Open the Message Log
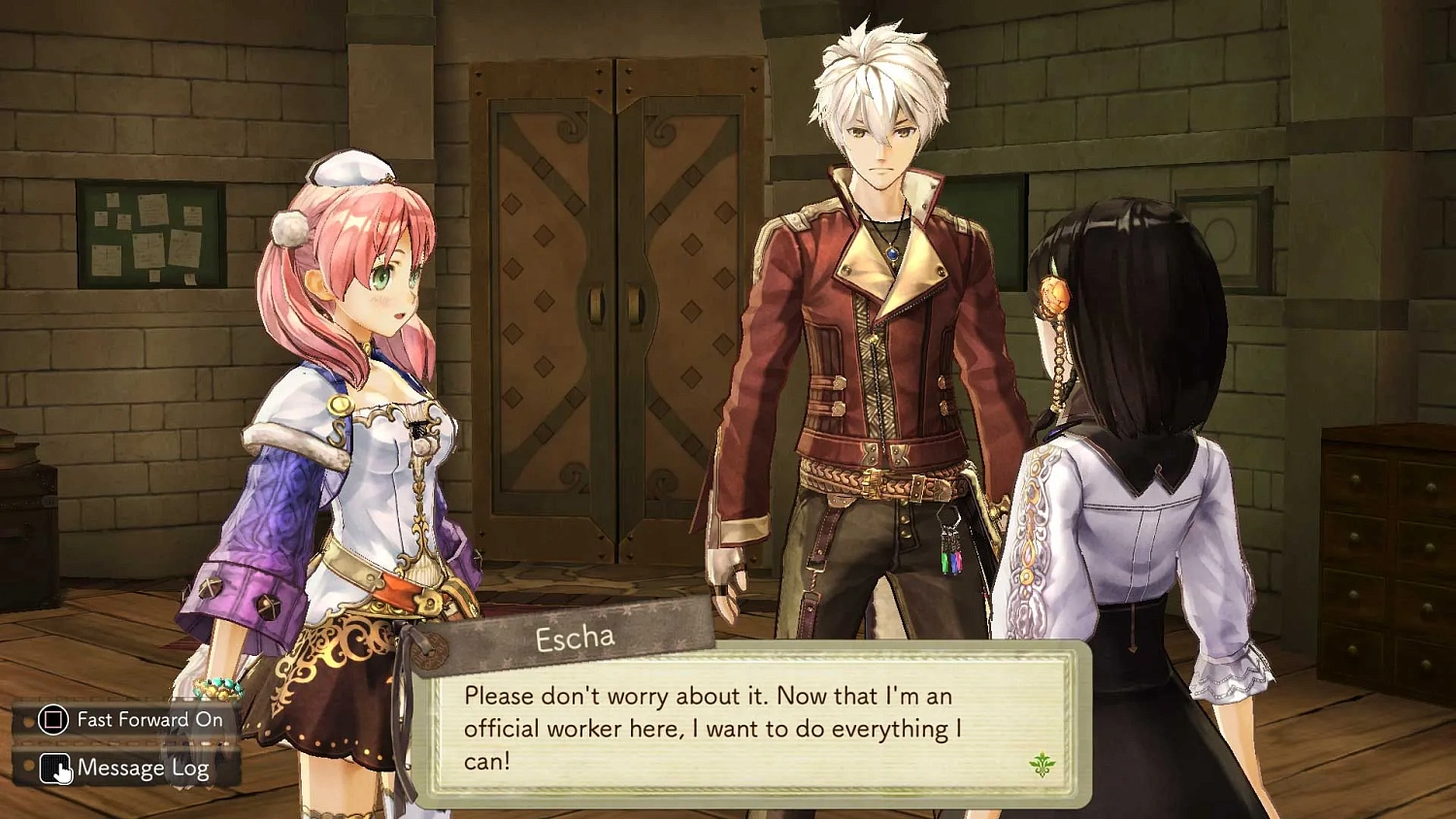Image resolution: width=1456 pixels, height=819 pixels. [x=141, y=767]
